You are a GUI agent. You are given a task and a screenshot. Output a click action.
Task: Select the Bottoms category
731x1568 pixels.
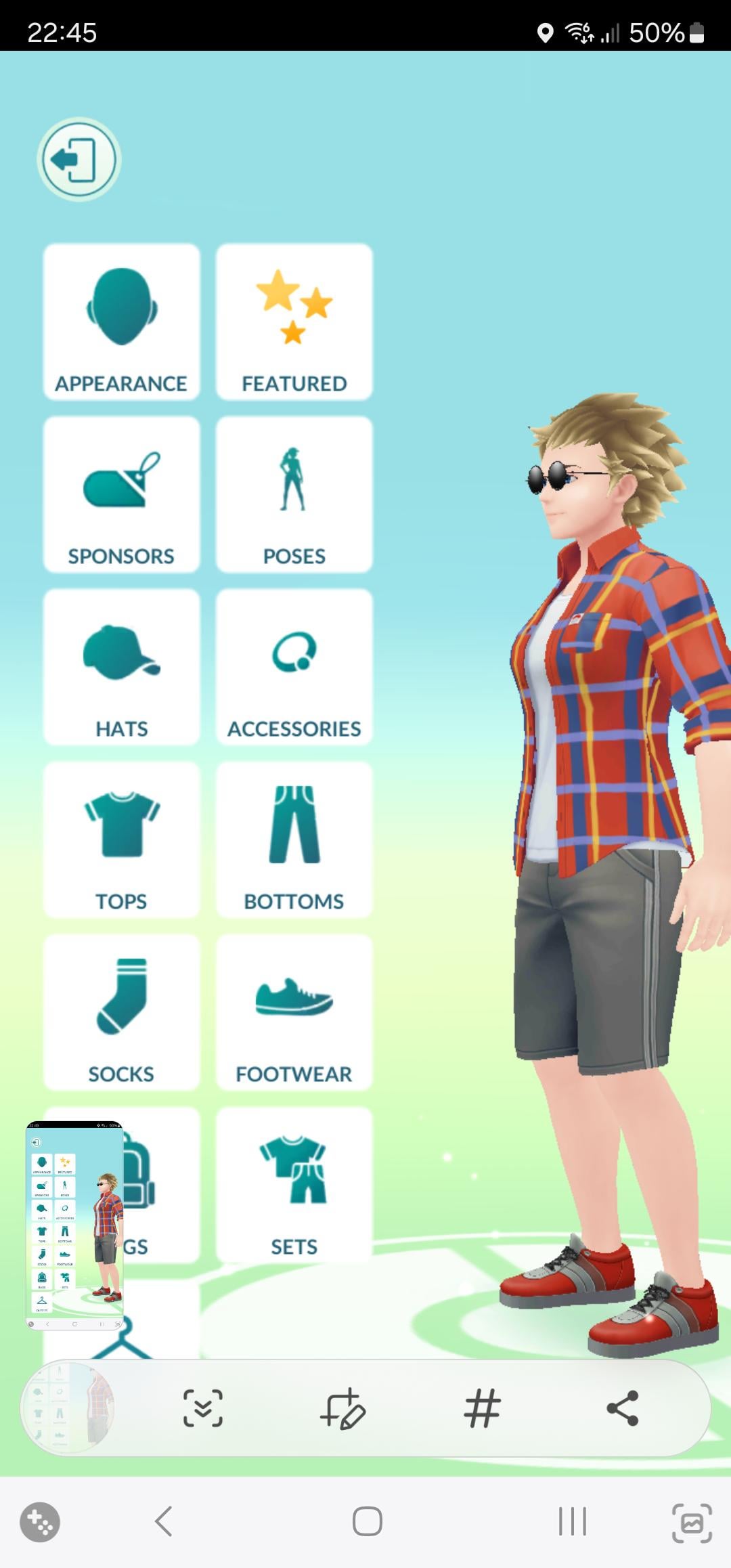(294, 840)
